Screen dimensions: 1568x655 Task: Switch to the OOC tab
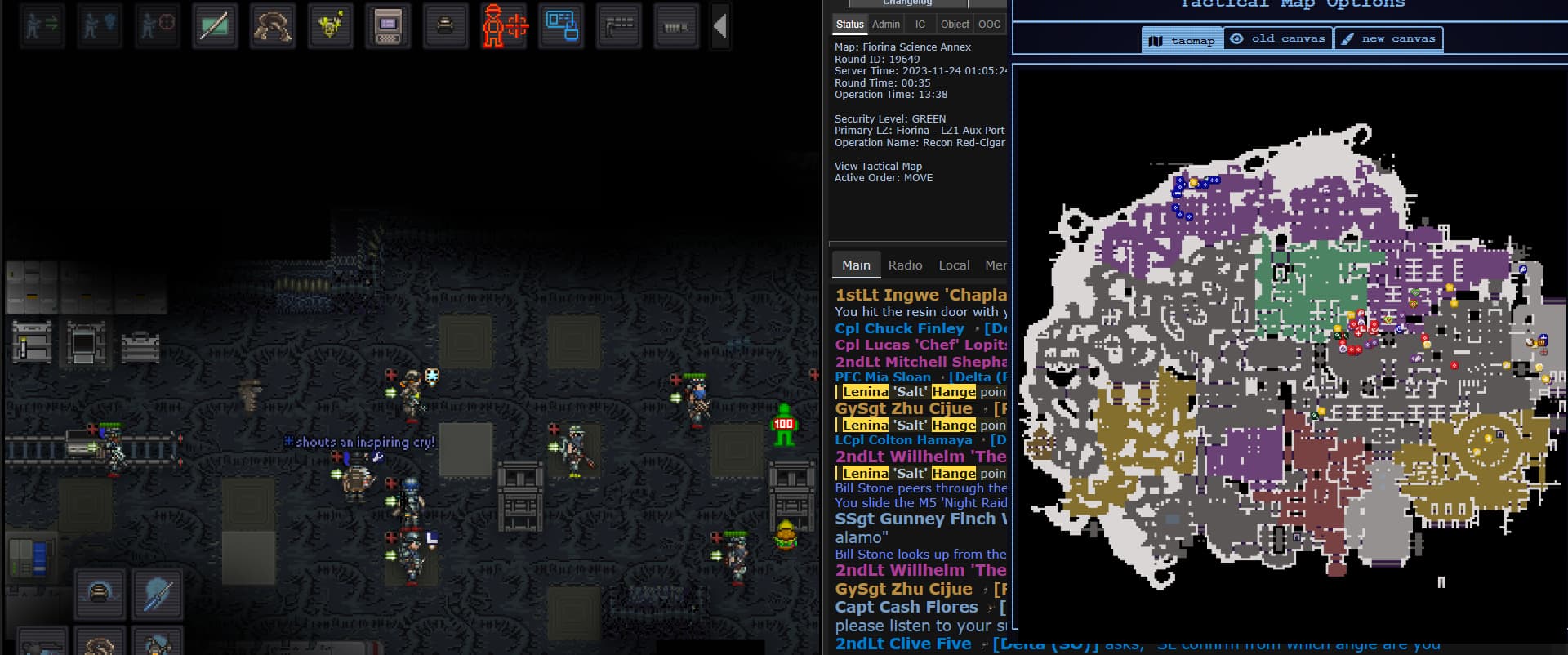click(x=989, y=25)
